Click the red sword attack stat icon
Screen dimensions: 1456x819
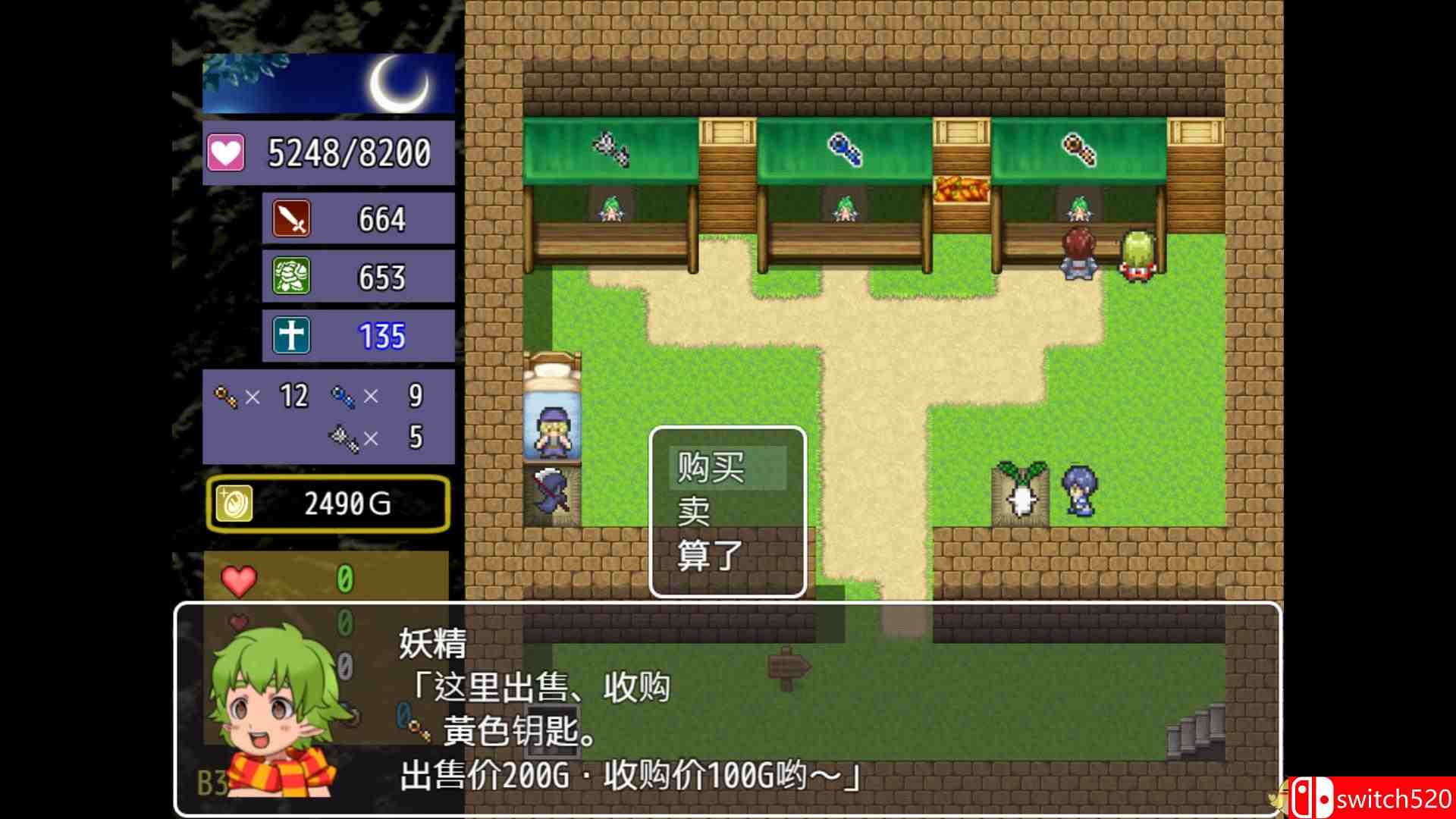(x=290, y=219)
